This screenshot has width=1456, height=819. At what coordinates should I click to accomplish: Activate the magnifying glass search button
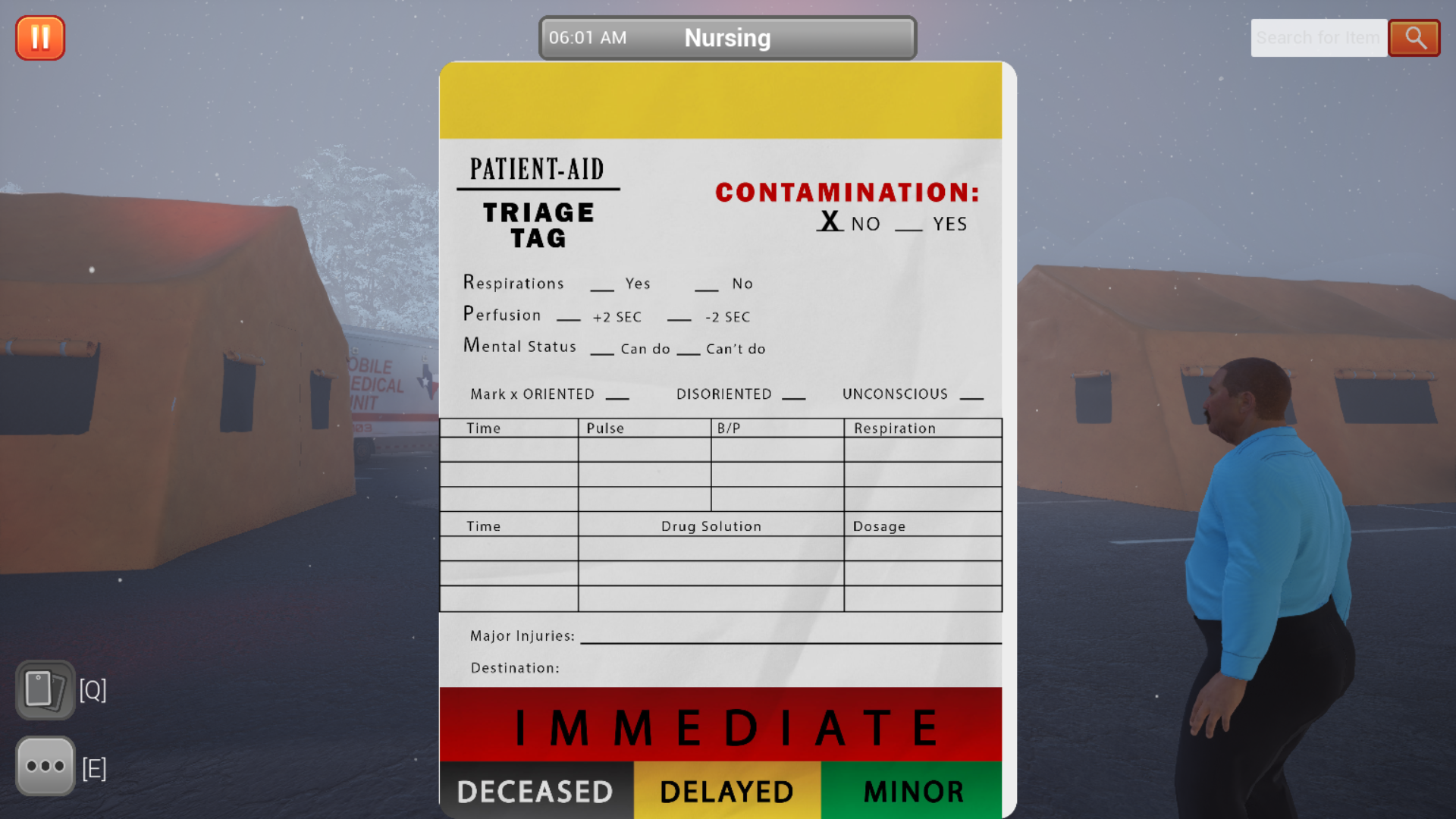[1414, 38]
